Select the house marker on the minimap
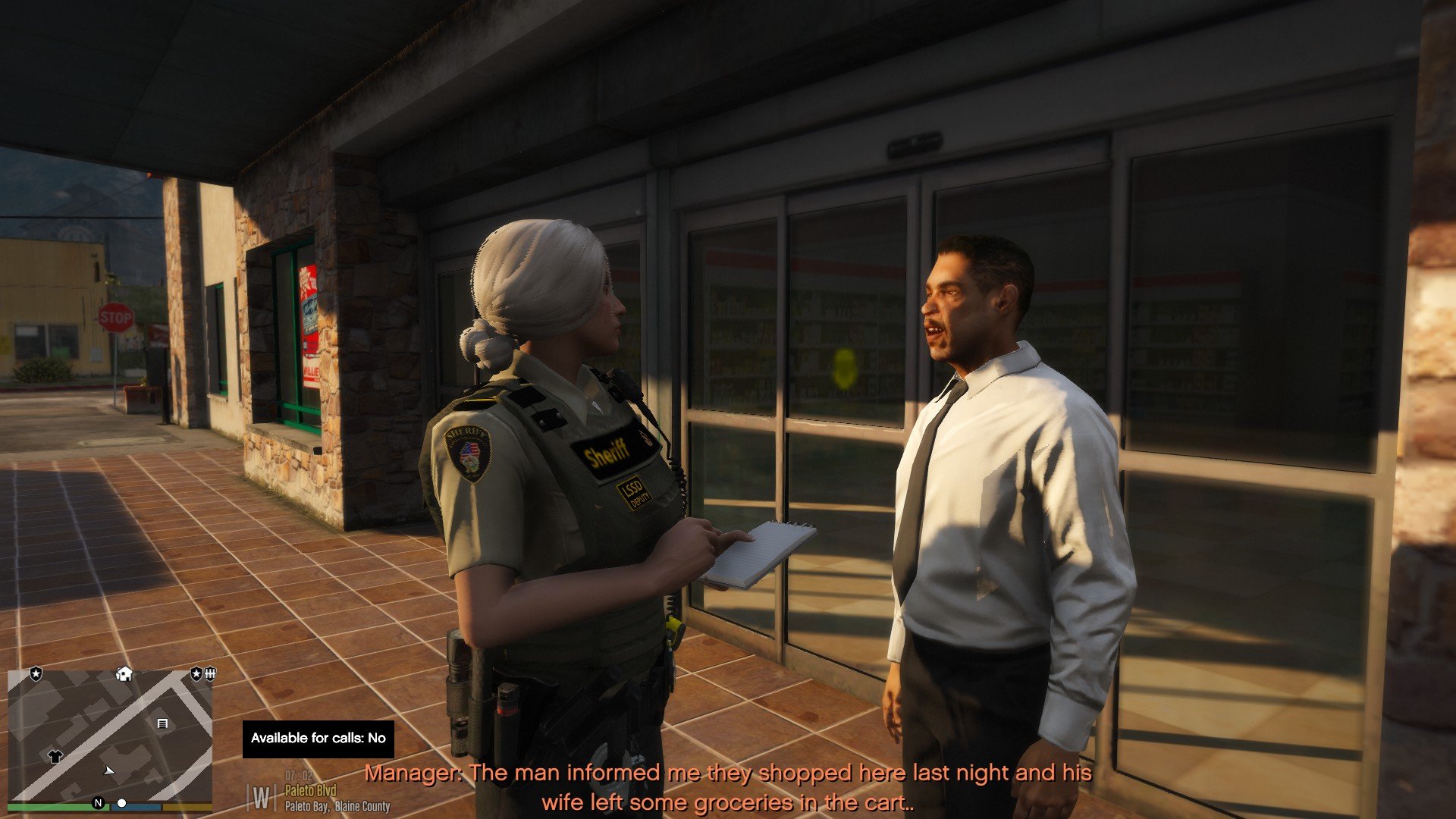The width and height of the screenshot is (1456, 819). pyautogui.click(x=124, y=673)
